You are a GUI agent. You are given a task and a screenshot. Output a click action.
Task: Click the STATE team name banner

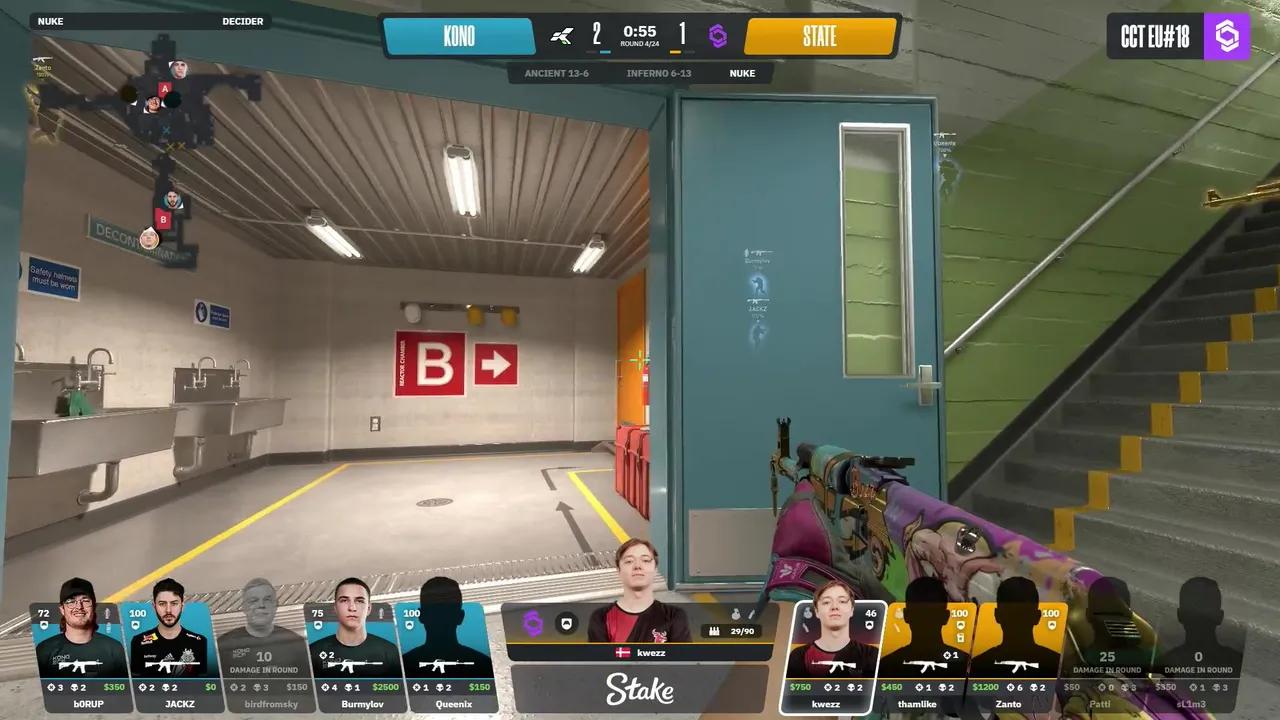[820, 36]
